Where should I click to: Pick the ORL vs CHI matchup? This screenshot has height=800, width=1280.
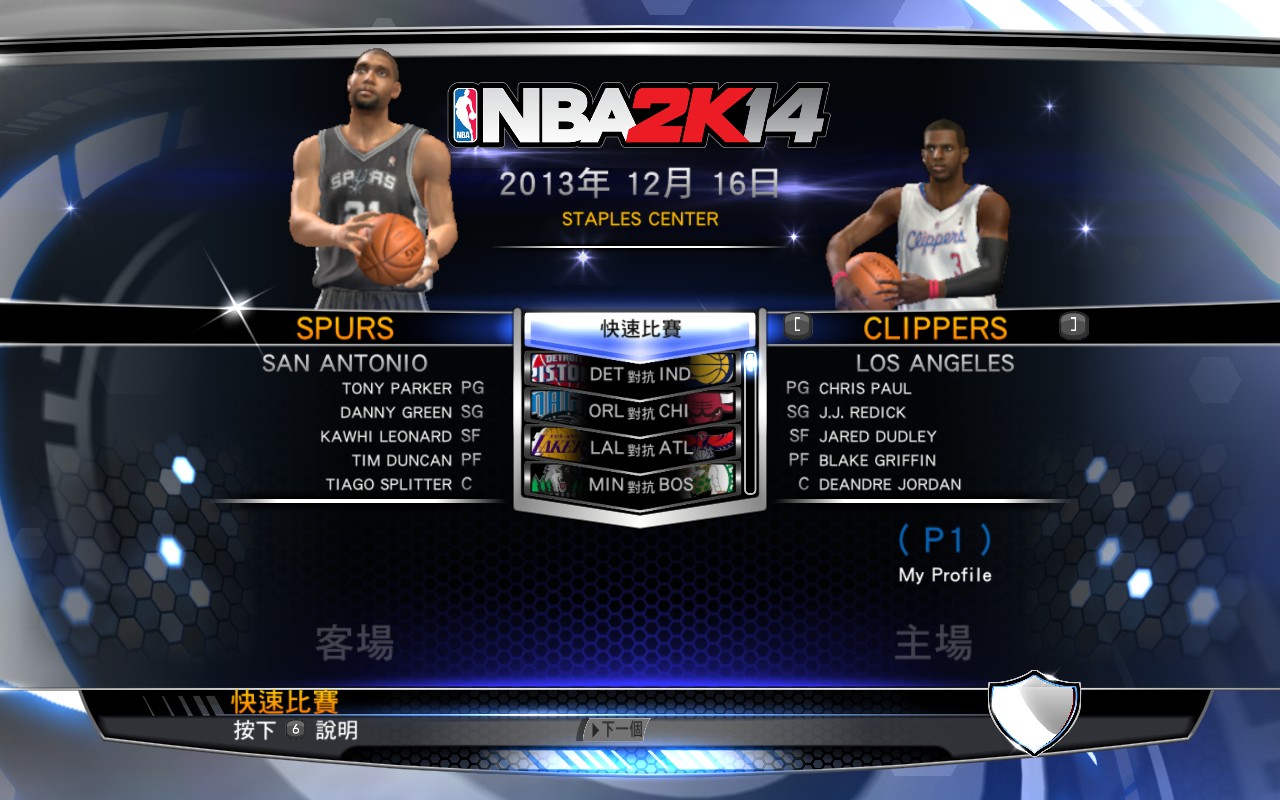pos(633,408)
